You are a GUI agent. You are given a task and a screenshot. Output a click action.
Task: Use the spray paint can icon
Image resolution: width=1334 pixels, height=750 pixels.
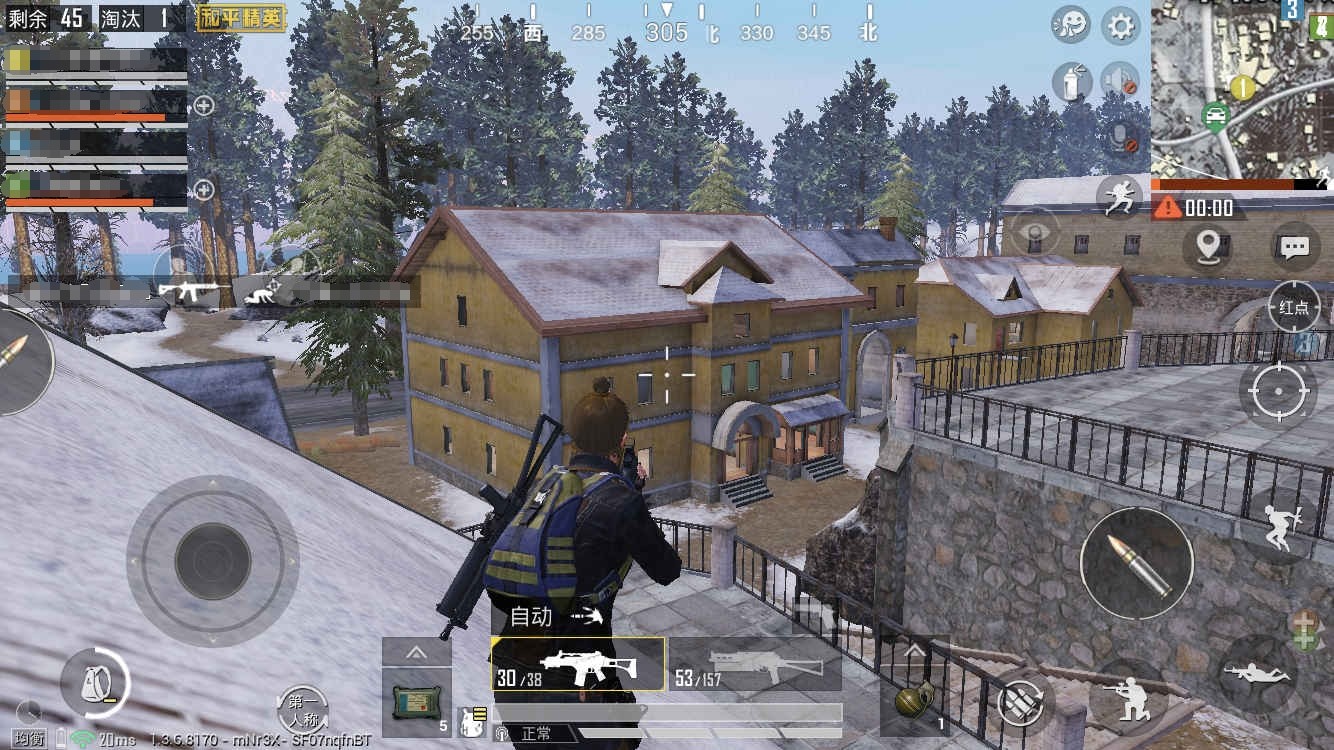tap(1071, 82)
